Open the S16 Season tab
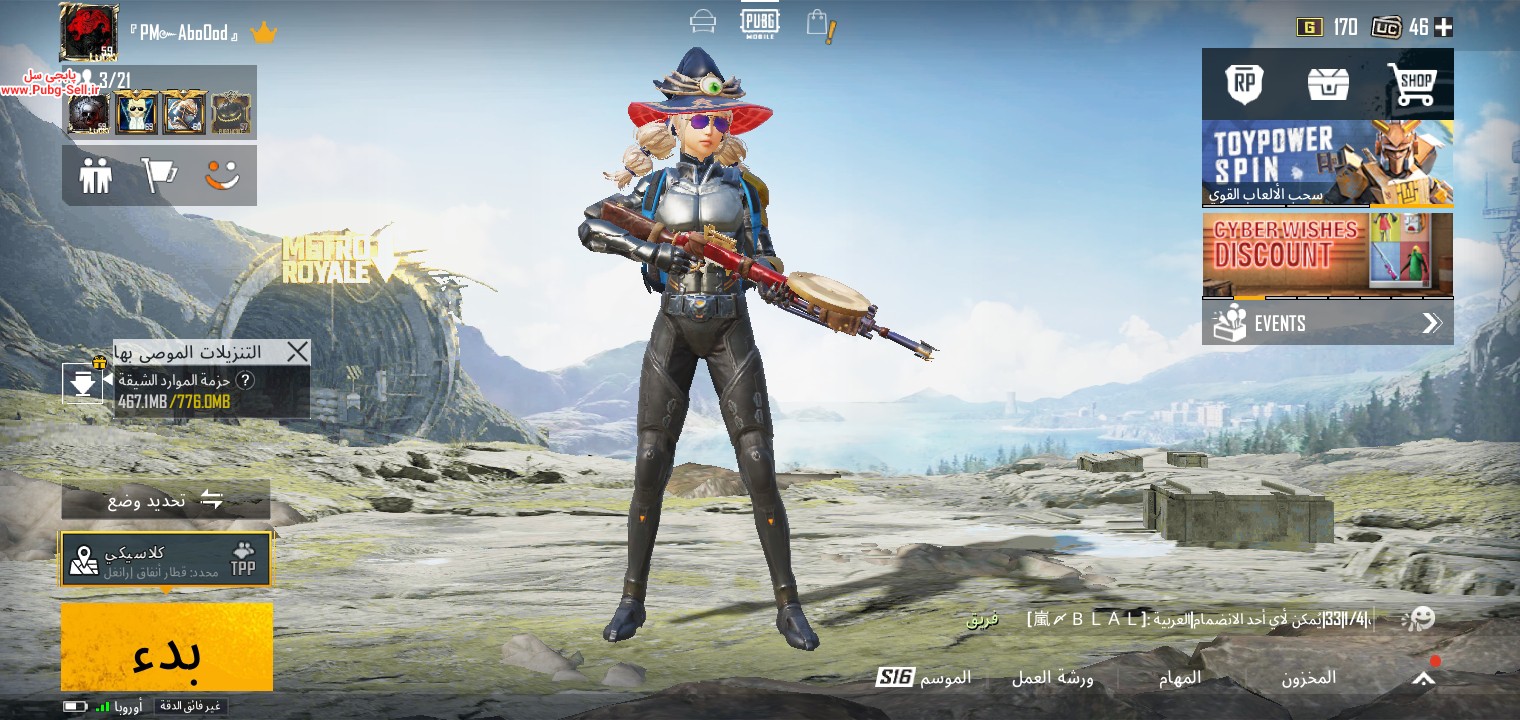The width and height of the screenshot is (1520, 720). coord(923,678)
